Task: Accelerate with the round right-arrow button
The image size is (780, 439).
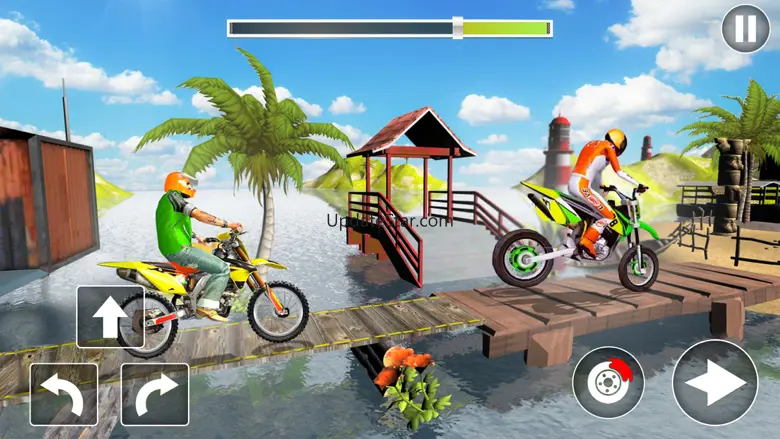Action: click(x=714, y=383)
